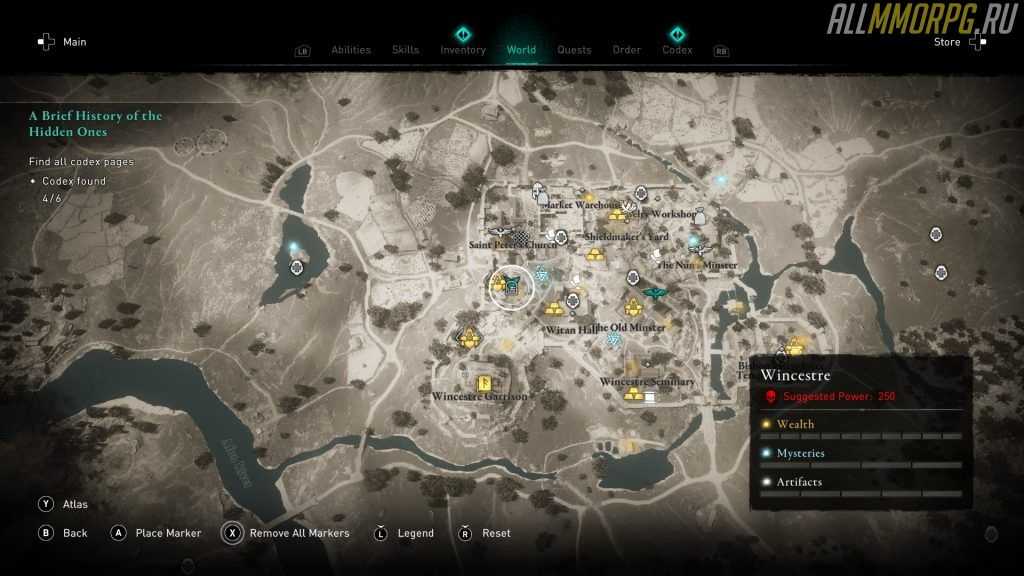The height and width of the screenshot is (576, 1024).
Task: Select the World tab
Action: click(521, 50)
